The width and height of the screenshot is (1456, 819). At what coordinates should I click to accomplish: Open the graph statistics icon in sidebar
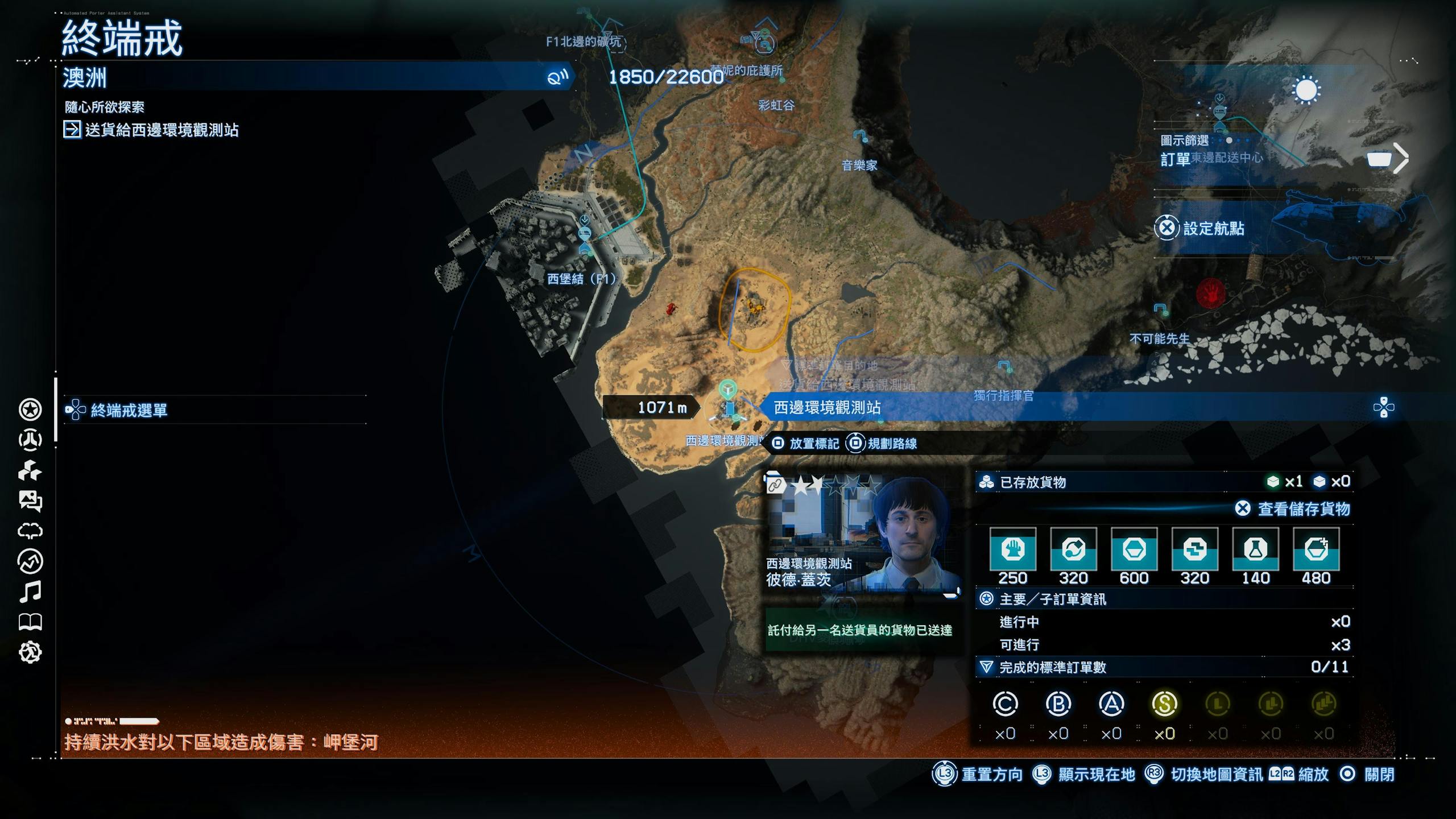tap(30, 561)
